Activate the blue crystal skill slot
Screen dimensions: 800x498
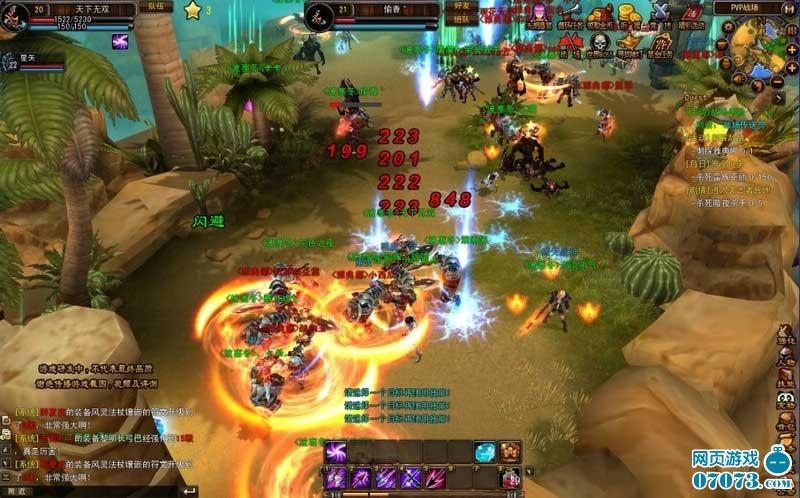pyautogui.click(x=484, y=452)
